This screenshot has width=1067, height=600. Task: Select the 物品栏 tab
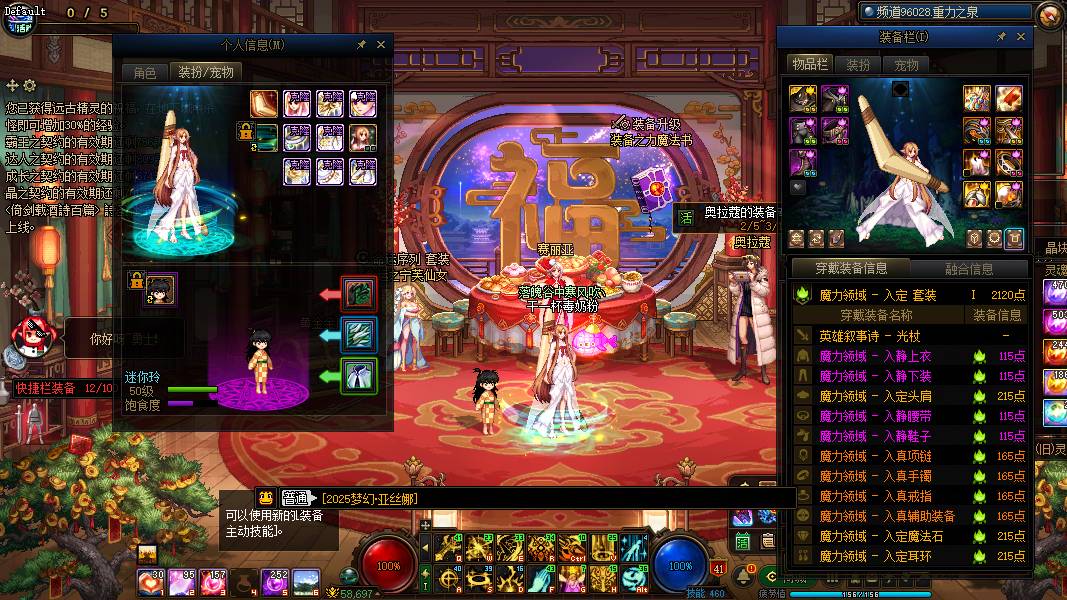point(810,64)
